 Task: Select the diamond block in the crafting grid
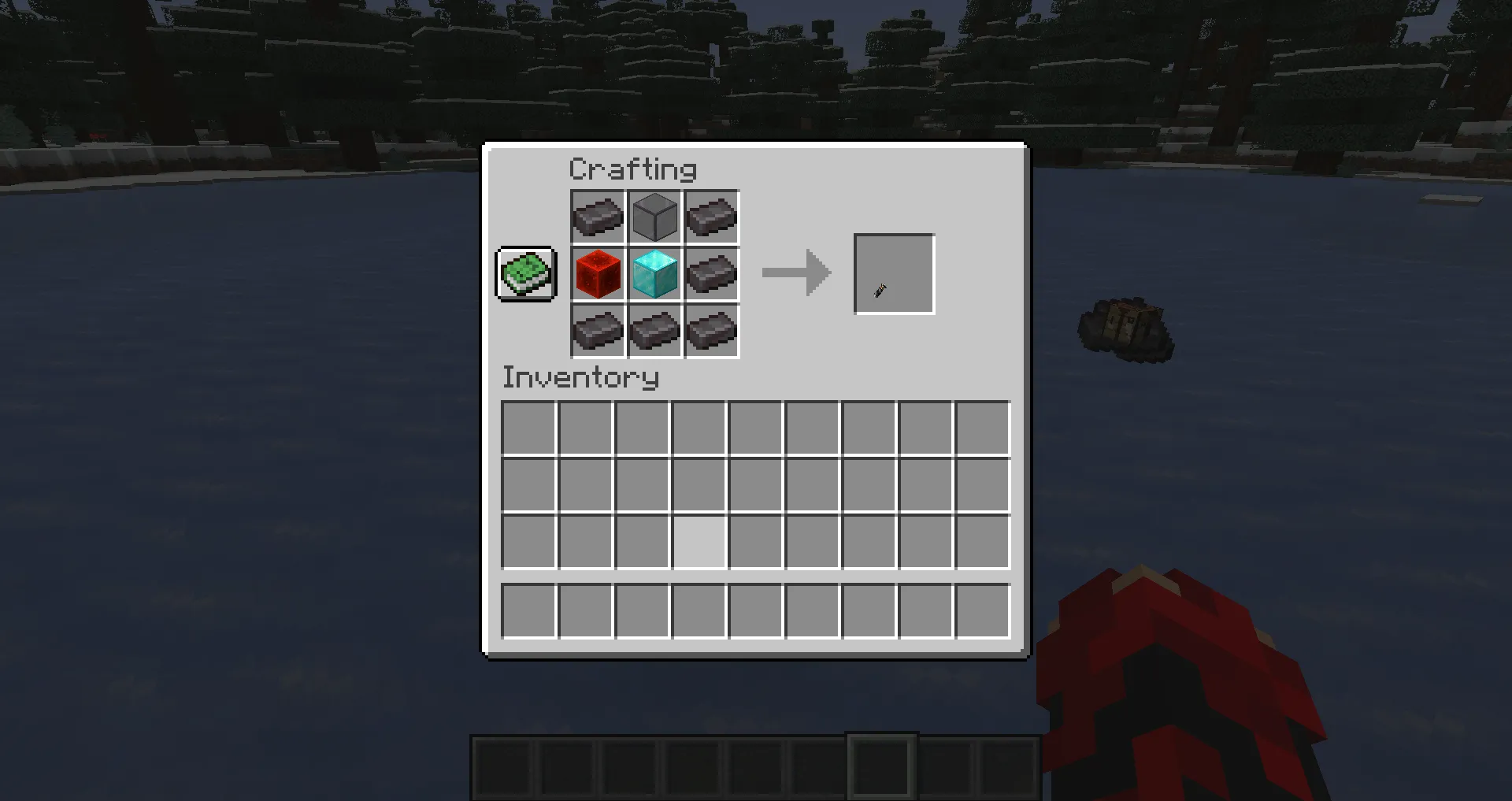click(x=654, y=274)
